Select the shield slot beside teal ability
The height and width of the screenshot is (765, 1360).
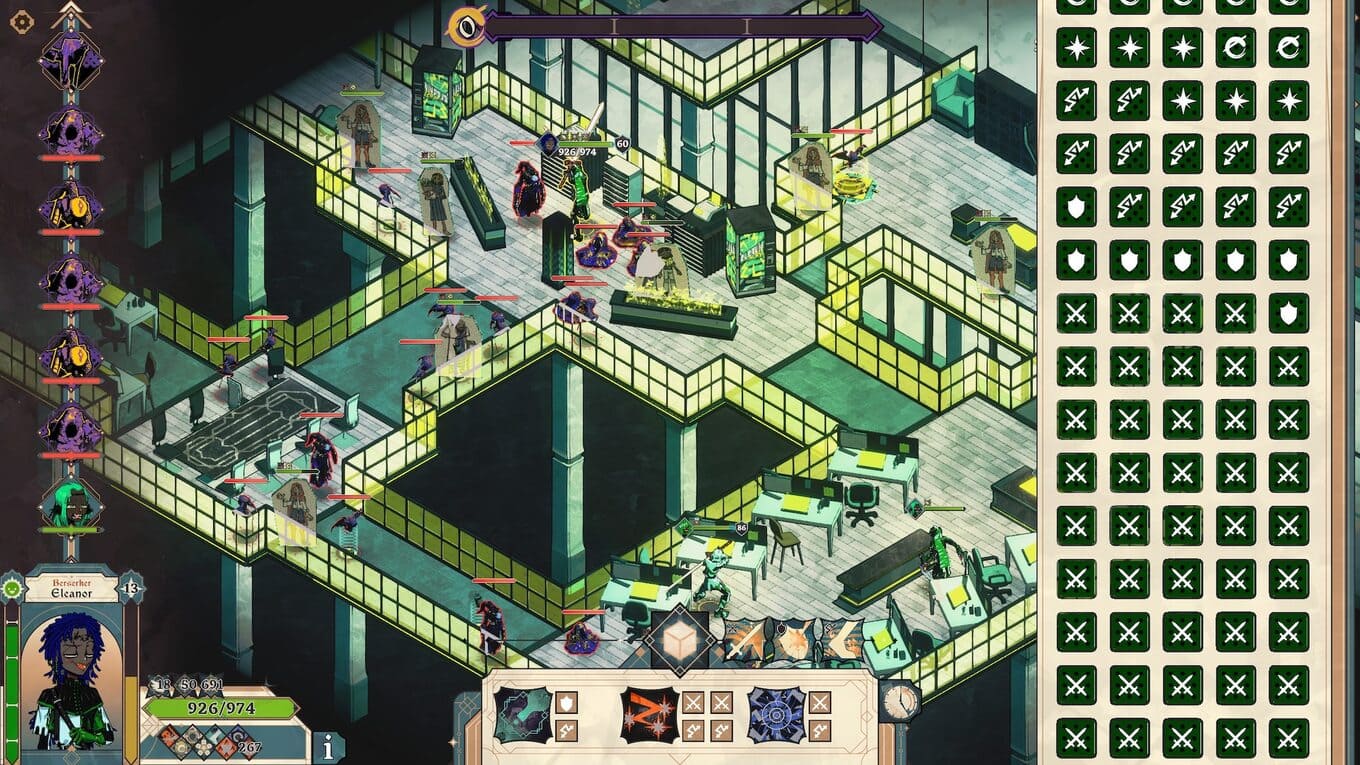[x=566, y=703]
